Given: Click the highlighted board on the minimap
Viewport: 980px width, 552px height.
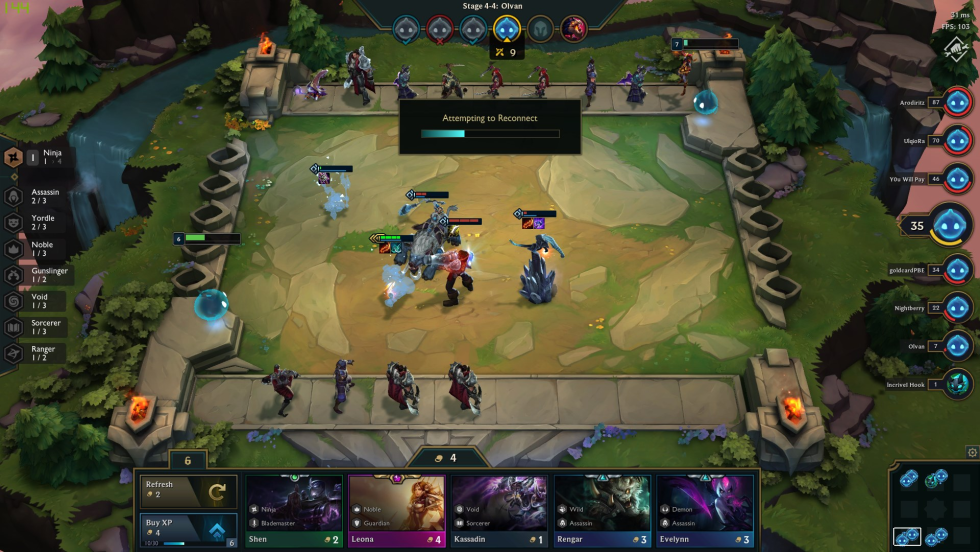Looking at the screenshot, I should coord(907,537).
